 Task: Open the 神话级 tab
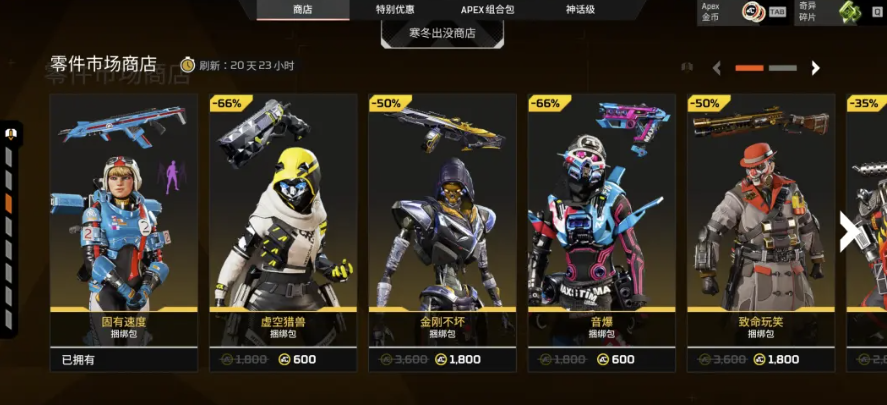point(580,10)
